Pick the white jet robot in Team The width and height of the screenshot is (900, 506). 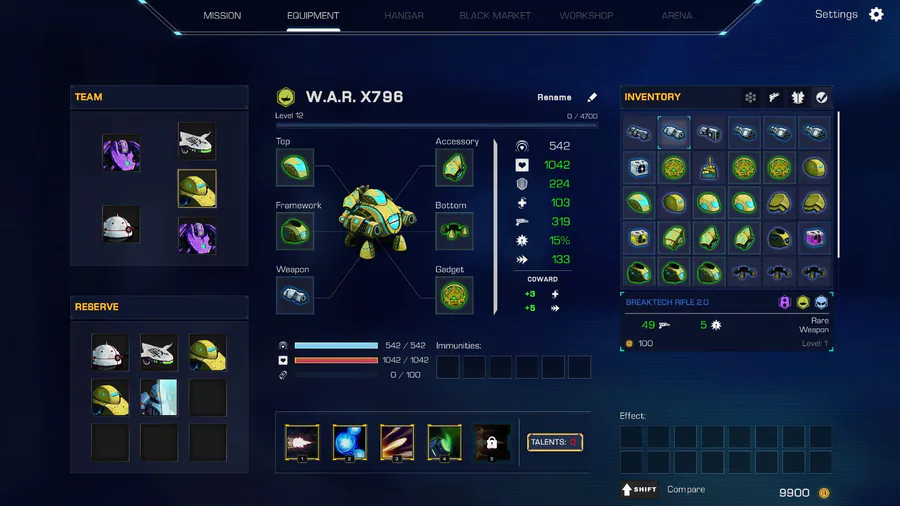(197, 141)
